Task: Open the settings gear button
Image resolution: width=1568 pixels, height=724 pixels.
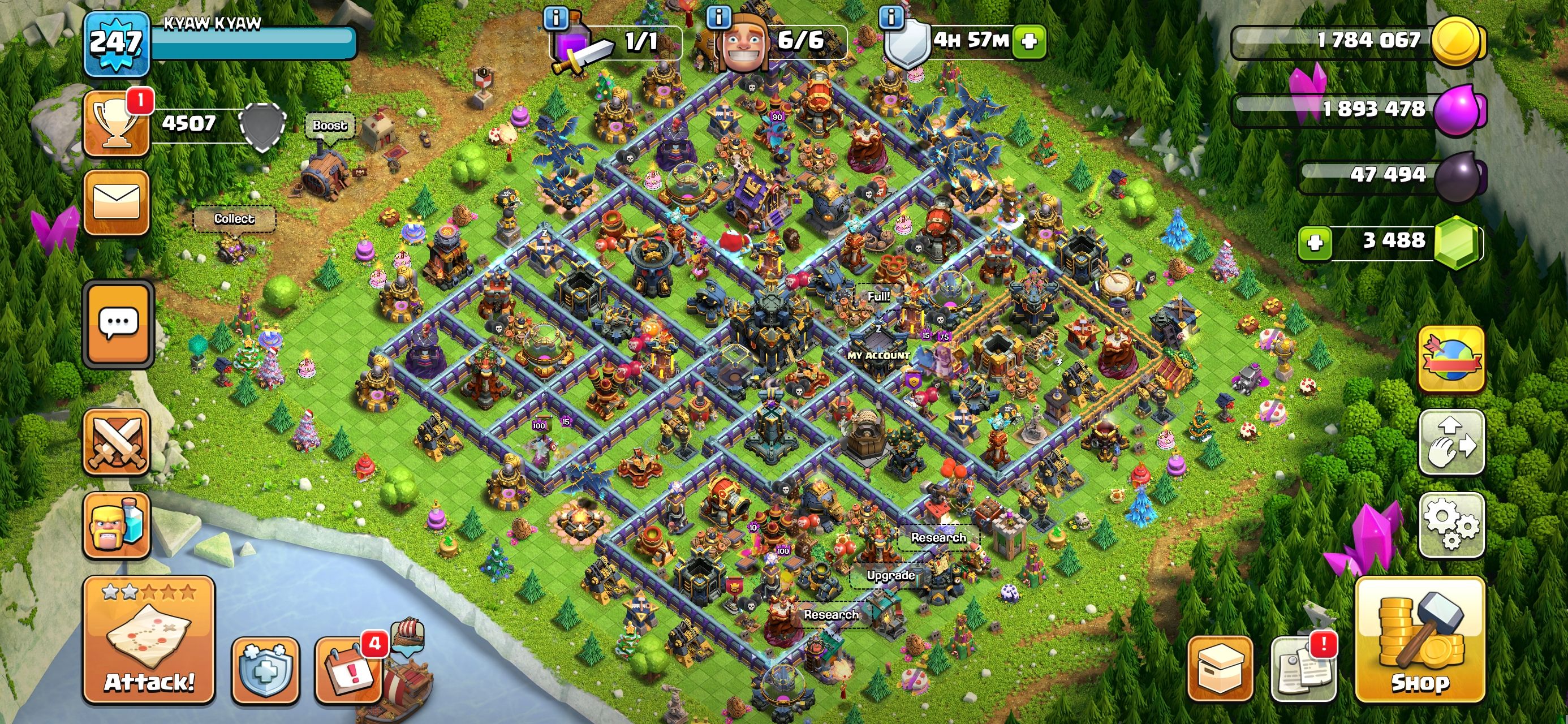Action: [1451, 524]
